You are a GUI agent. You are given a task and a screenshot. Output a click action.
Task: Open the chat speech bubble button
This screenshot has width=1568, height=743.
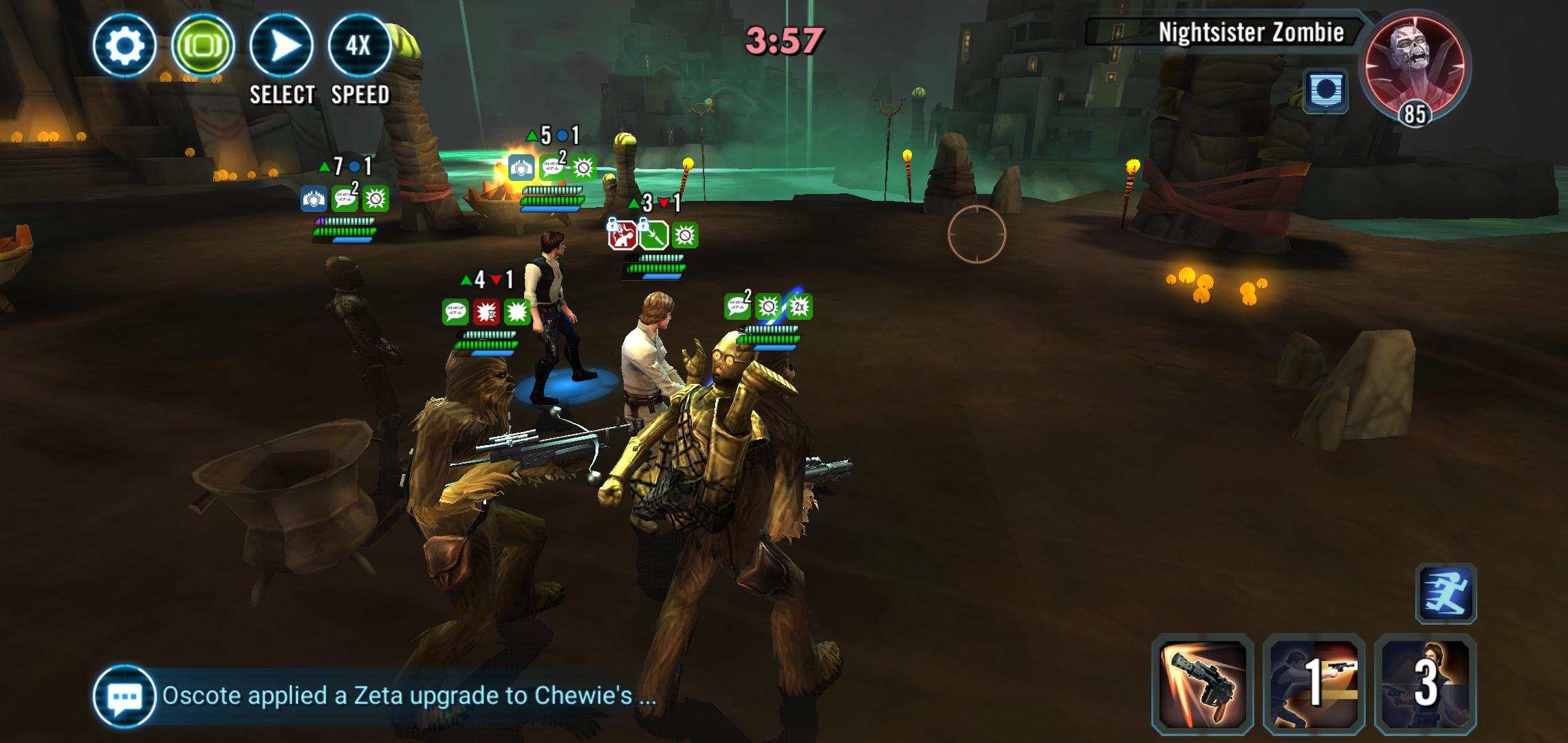coord(124,696)
